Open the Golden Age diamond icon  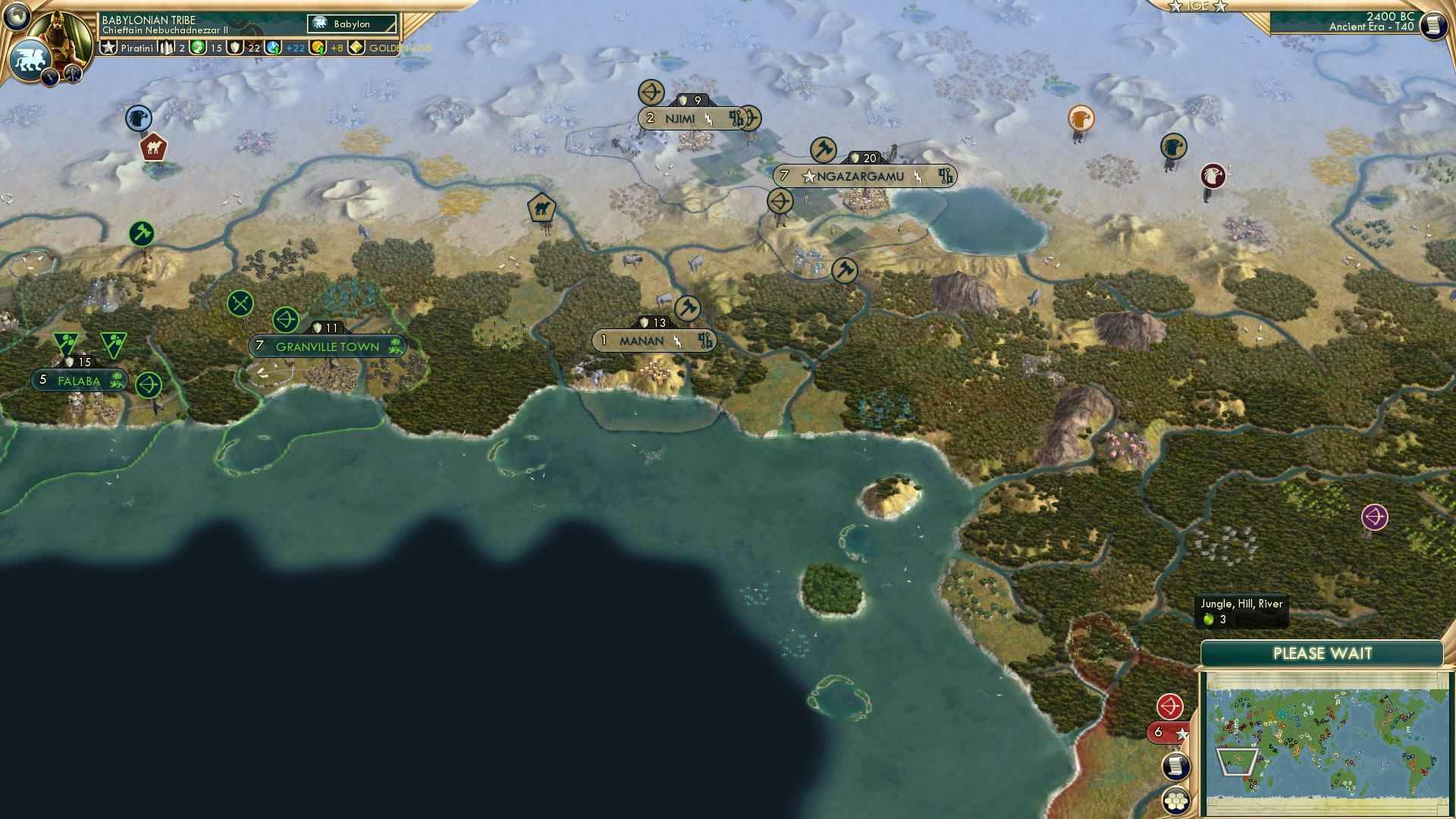tap(355, 47)
